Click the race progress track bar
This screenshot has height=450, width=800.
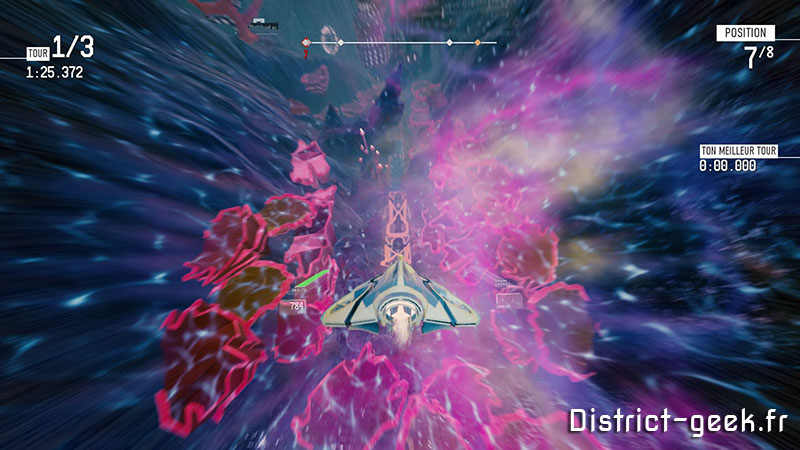tap(400, 43)
